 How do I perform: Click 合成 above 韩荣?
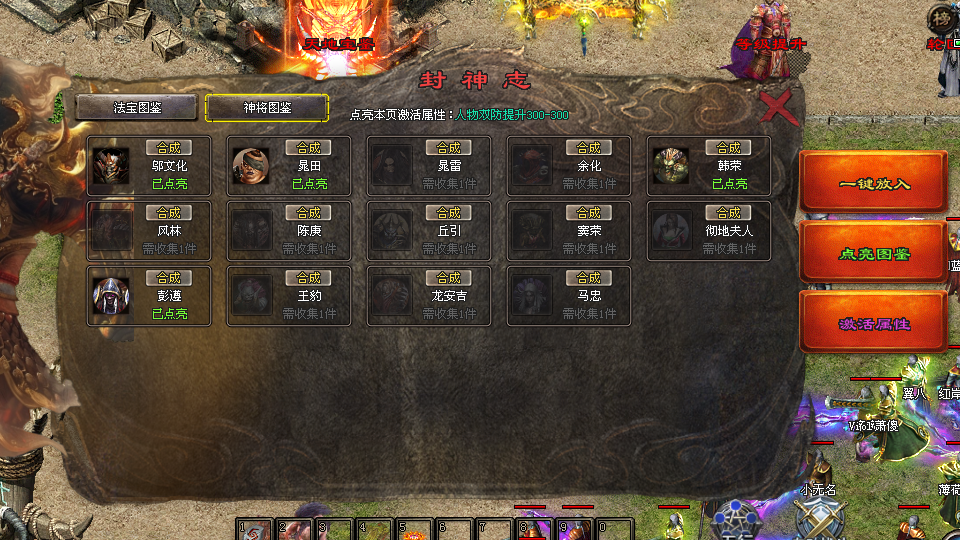click(x=729, y=148)
